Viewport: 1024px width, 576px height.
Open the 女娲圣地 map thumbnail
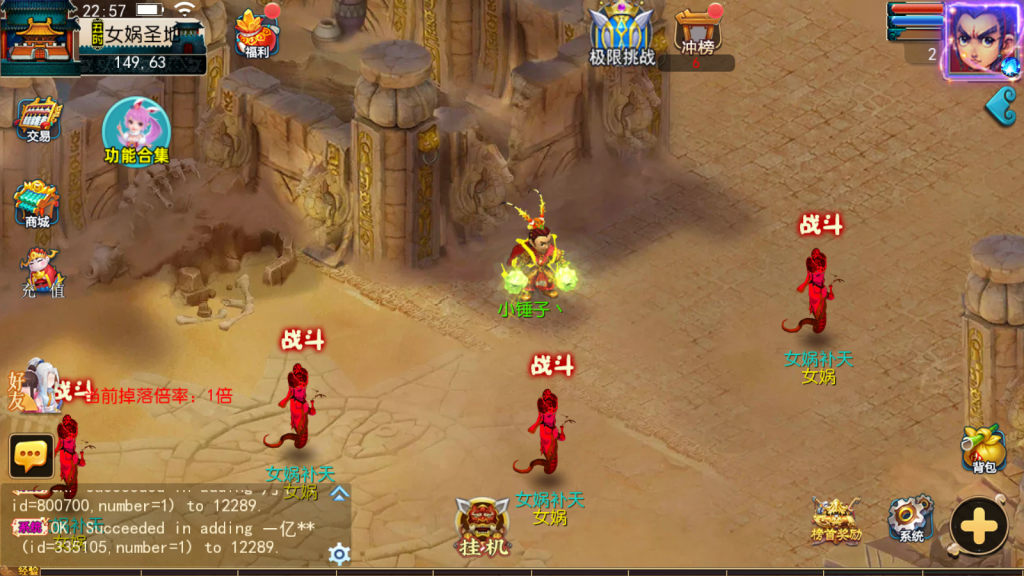(40, 38)
